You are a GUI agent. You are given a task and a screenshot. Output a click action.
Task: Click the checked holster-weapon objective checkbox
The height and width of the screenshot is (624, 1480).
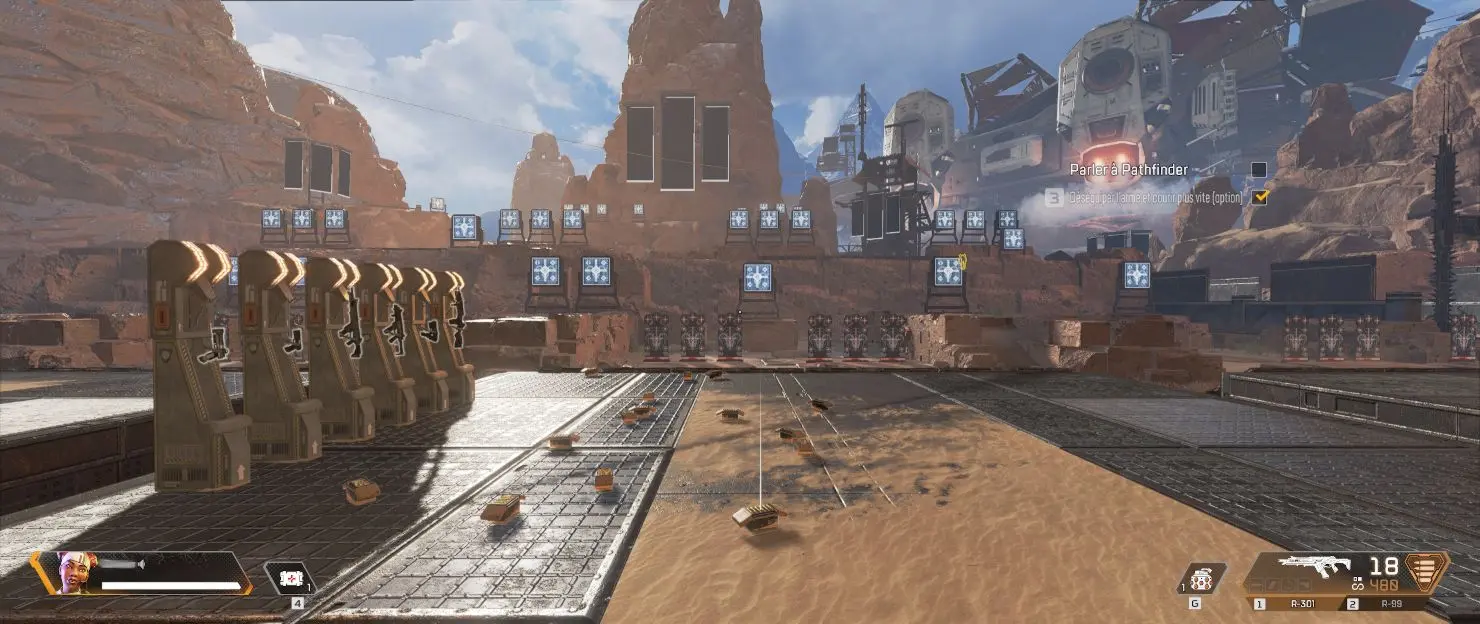point(1260,197)
